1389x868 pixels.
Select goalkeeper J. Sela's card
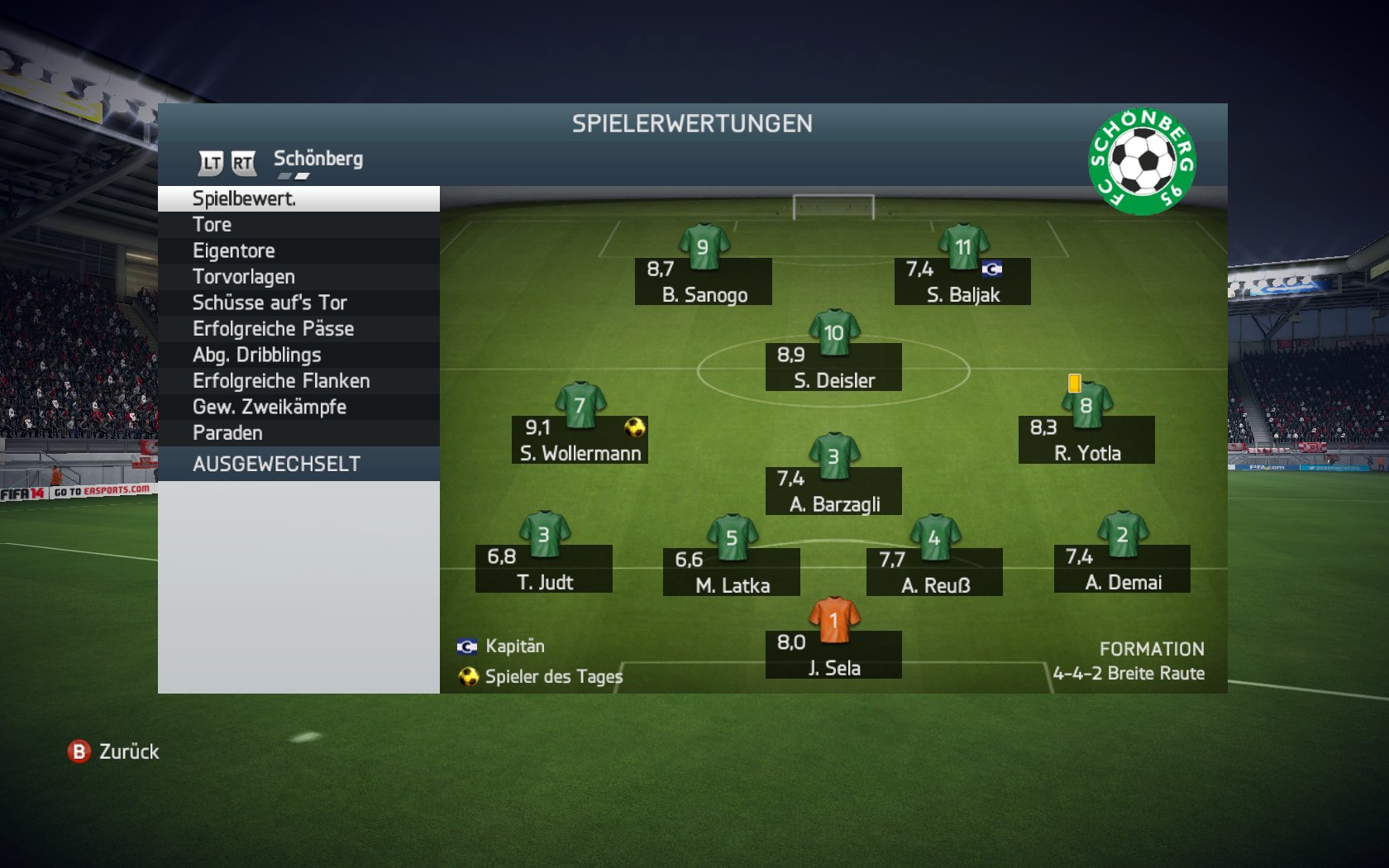[x=833, y=655]
